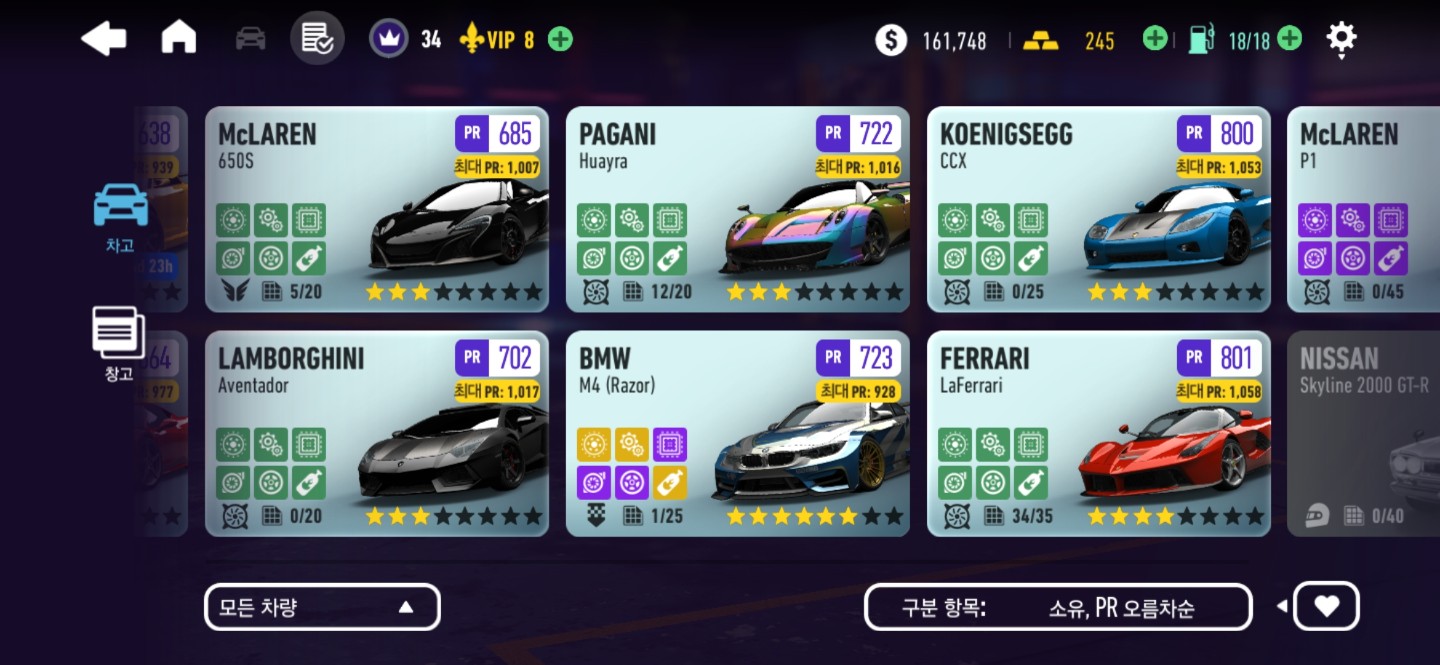Add VIP points with plus button

(x=561, y=40)
